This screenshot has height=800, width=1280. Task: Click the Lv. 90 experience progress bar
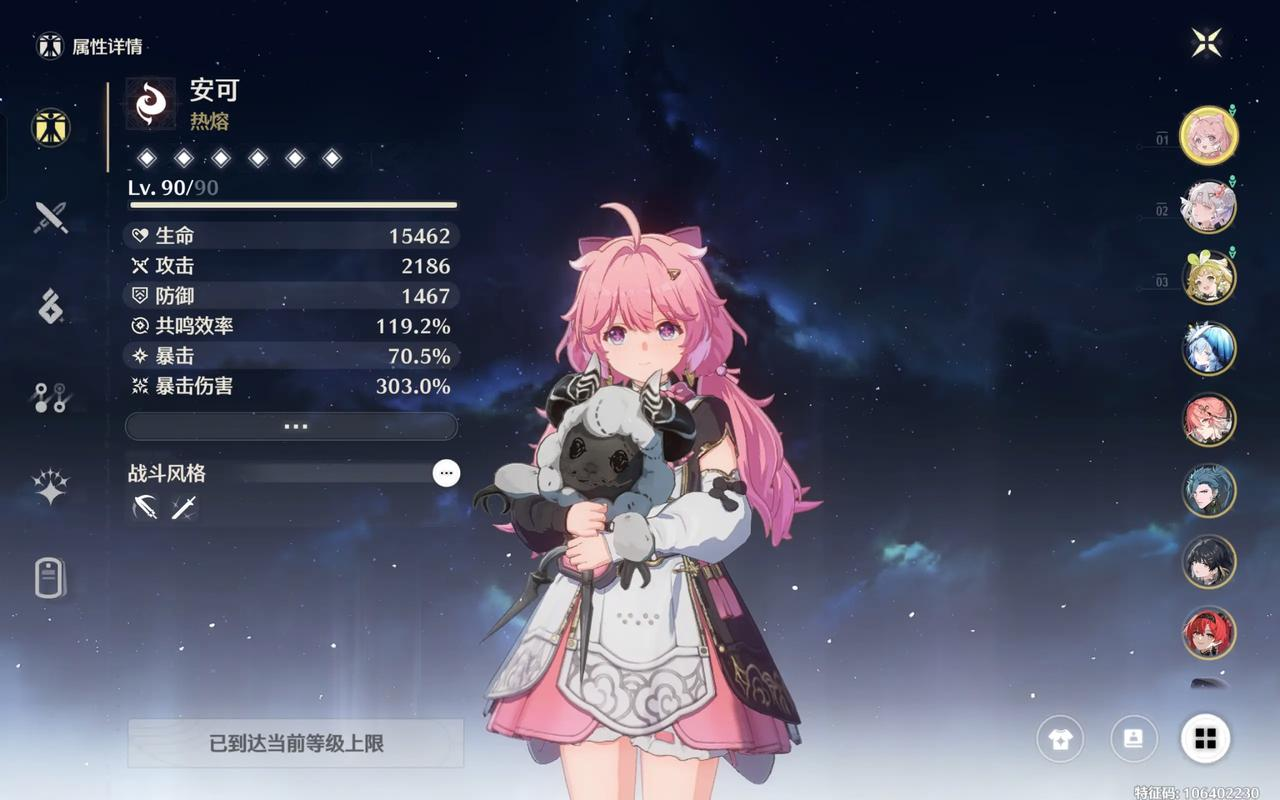click(x=292, y=206)
